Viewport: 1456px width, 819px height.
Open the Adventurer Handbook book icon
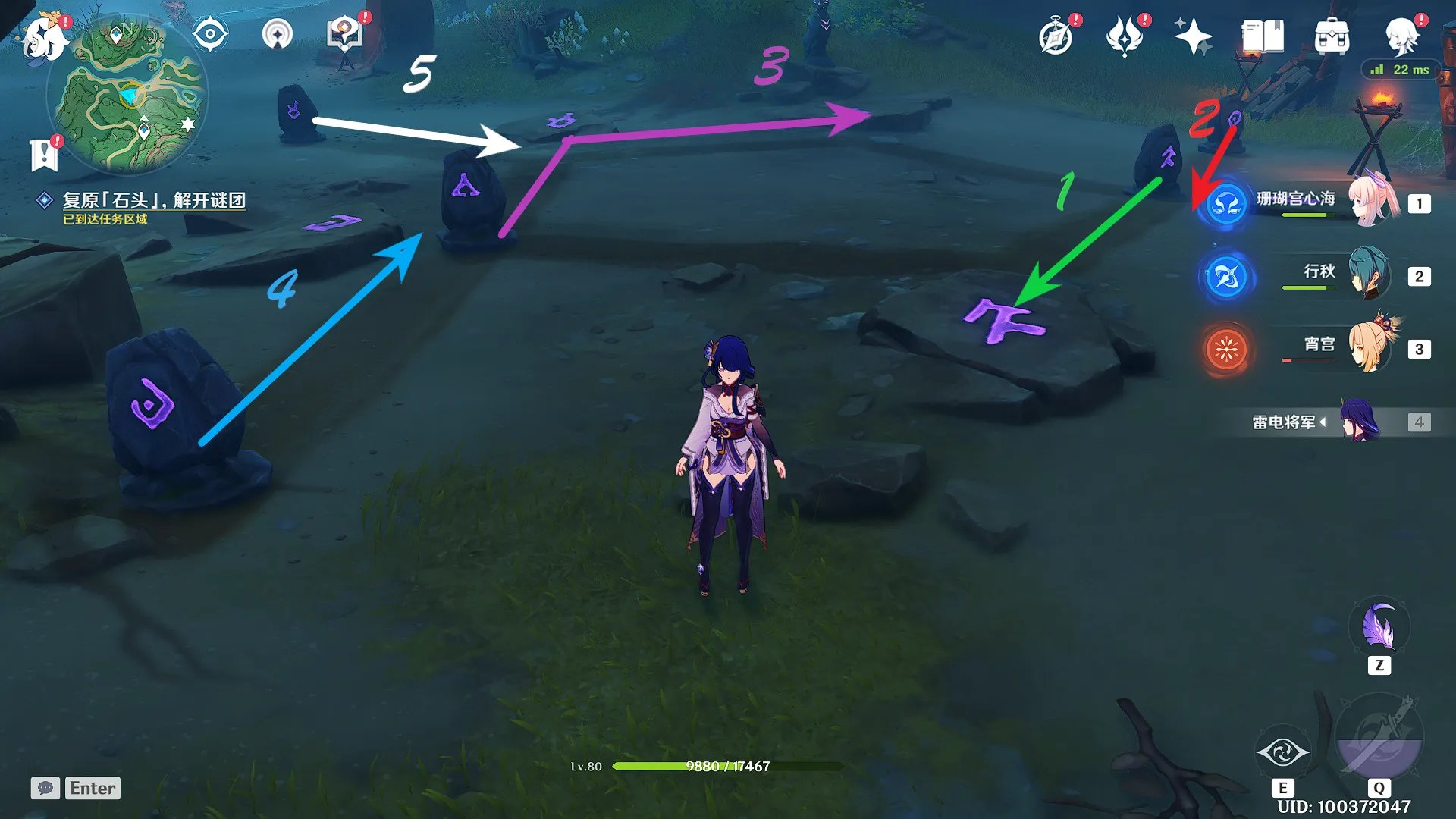(x=1263, y=36)
